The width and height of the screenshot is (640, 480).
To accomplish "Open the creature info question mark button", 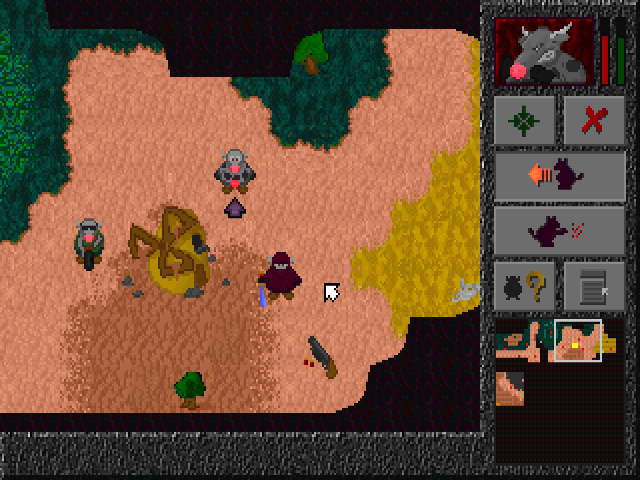I will click(526, 286).
